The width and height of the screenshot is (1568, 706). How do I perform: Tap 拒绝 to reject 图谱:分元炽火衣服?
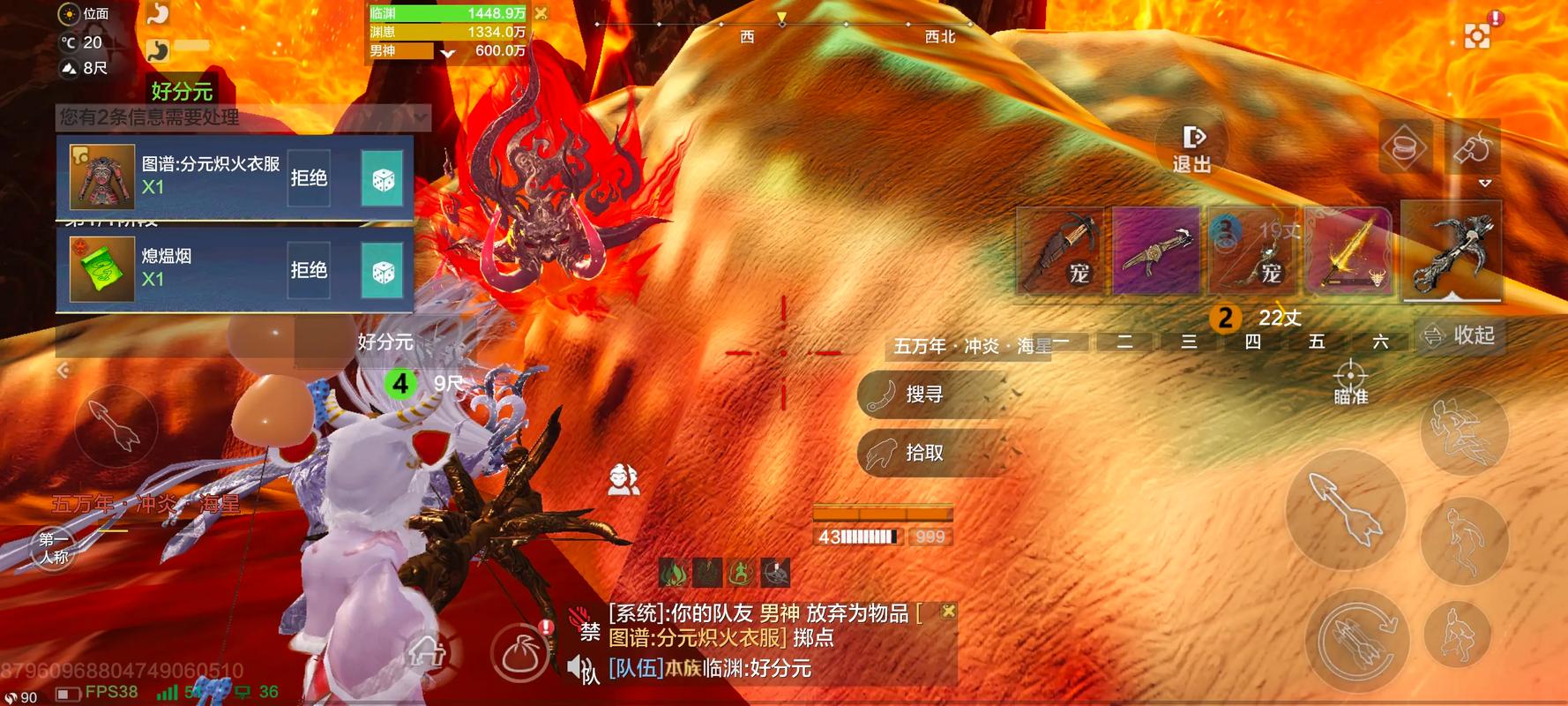tap(308, 176)
